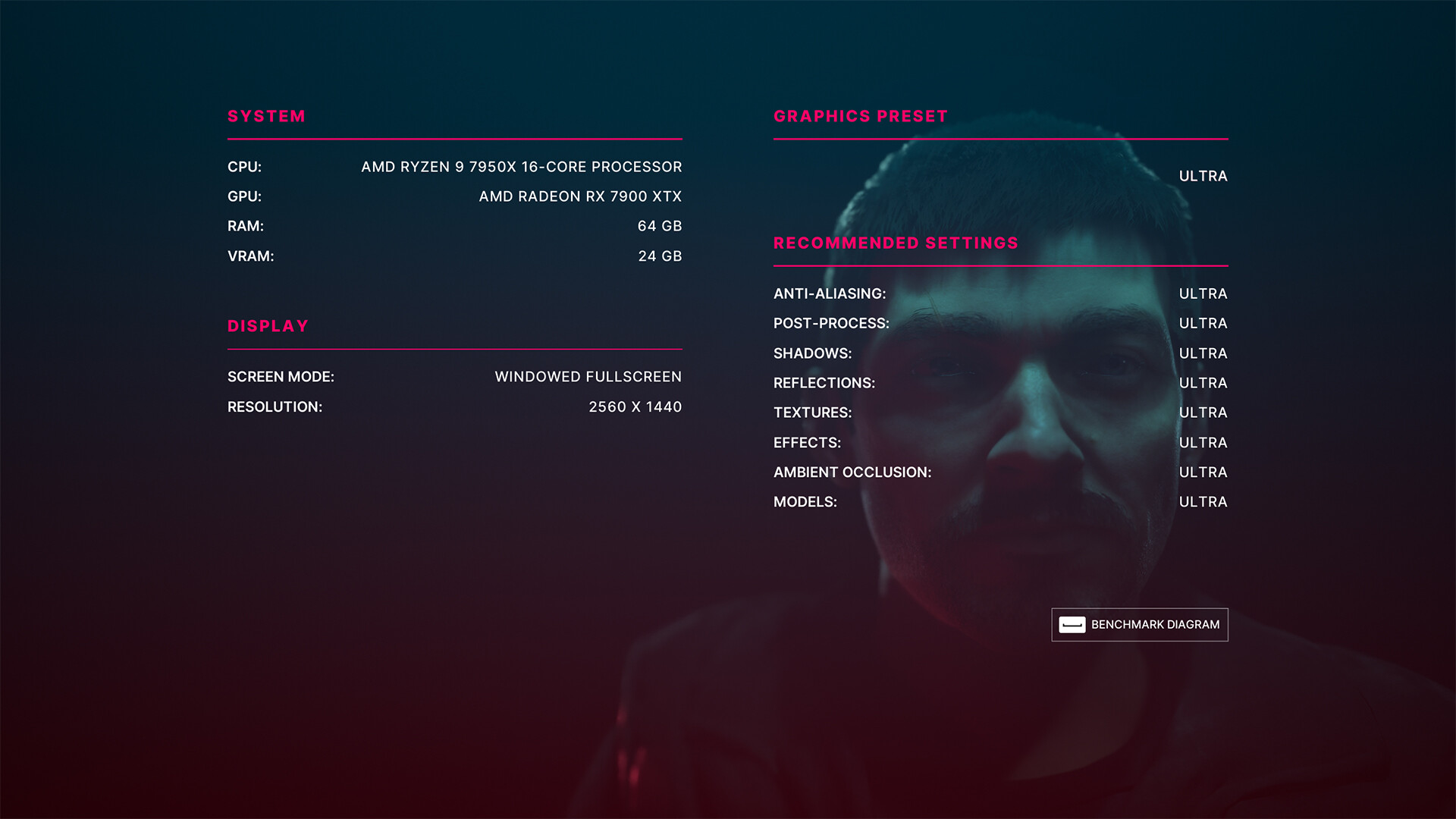Adjust the Post-Process quality value
The width and height of the screenshot is (1456, 819).
1203,323
